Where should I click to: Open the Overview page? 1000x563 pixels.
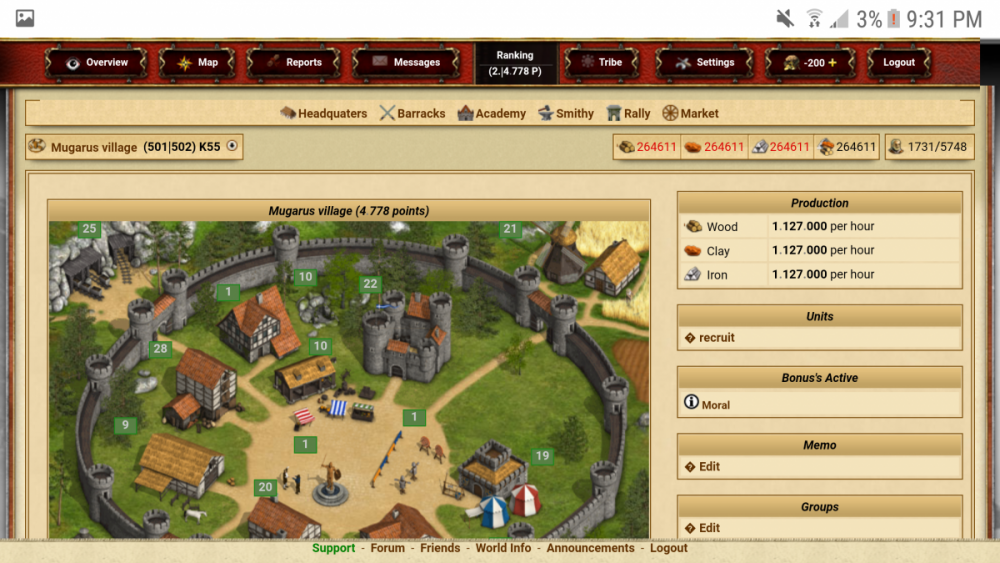(x=97, y=62)
